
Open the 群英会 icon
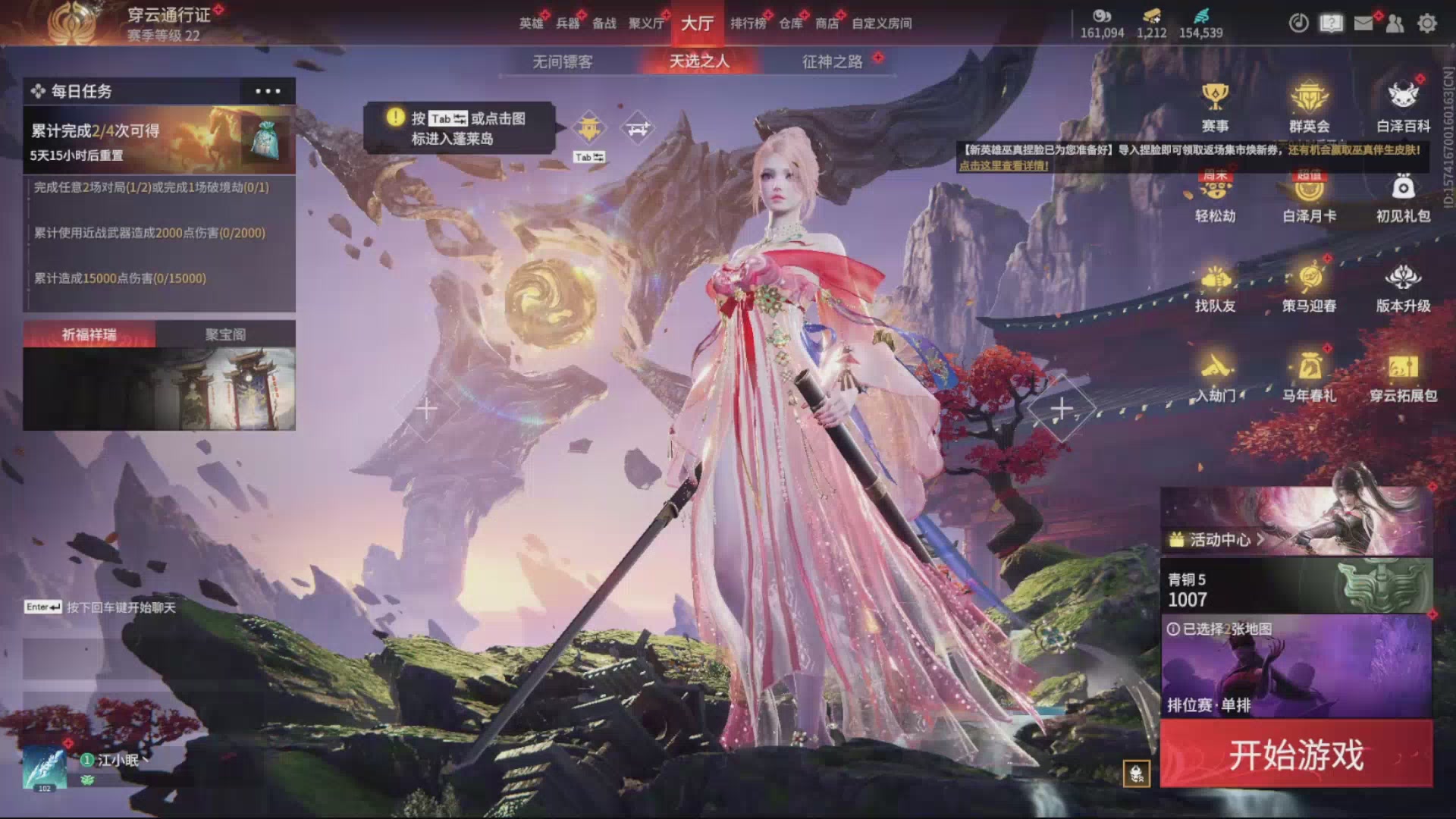point(1309,106)
